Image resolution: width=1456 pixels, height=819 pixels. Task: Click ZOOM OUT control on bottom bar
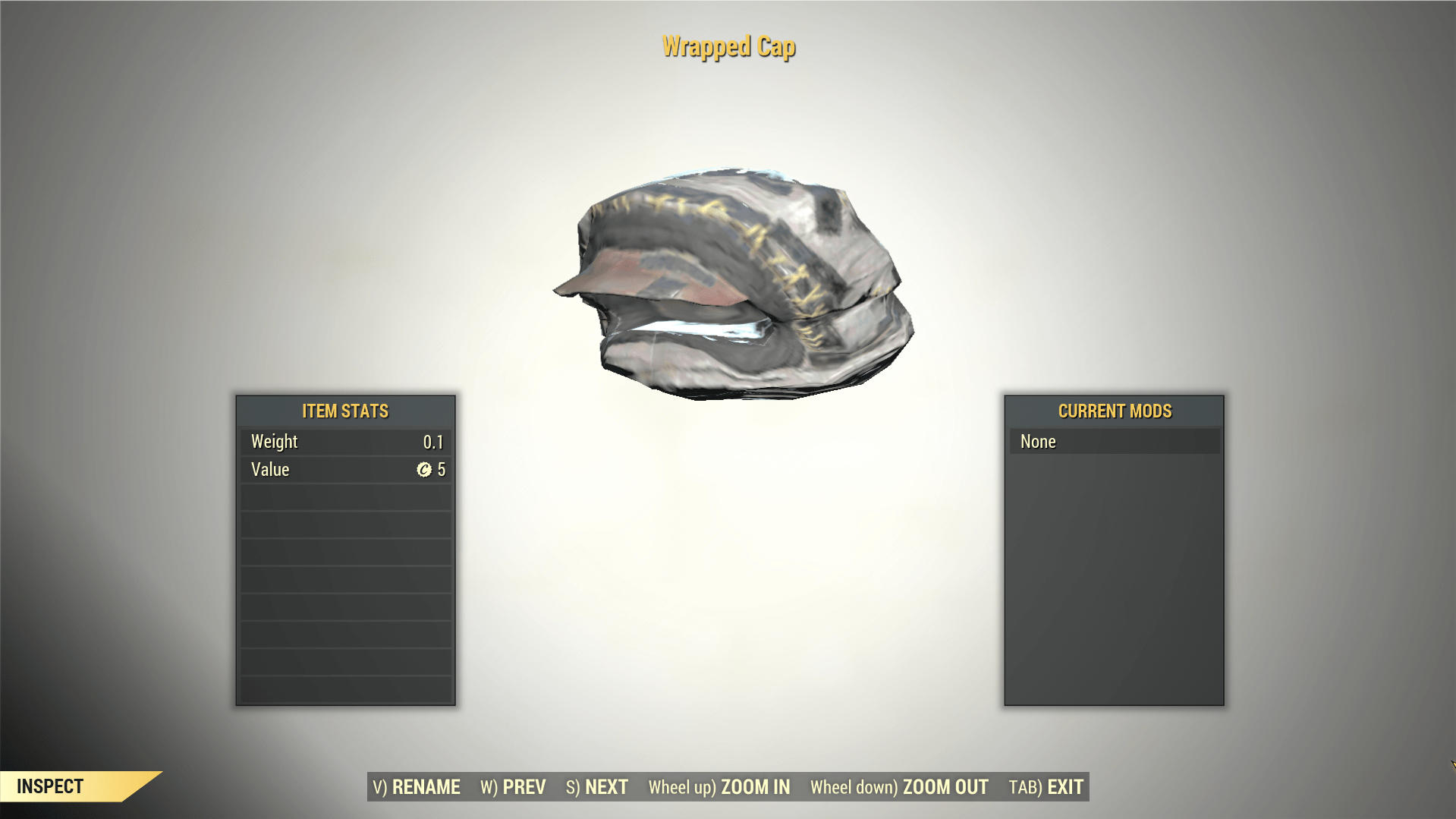943,787
